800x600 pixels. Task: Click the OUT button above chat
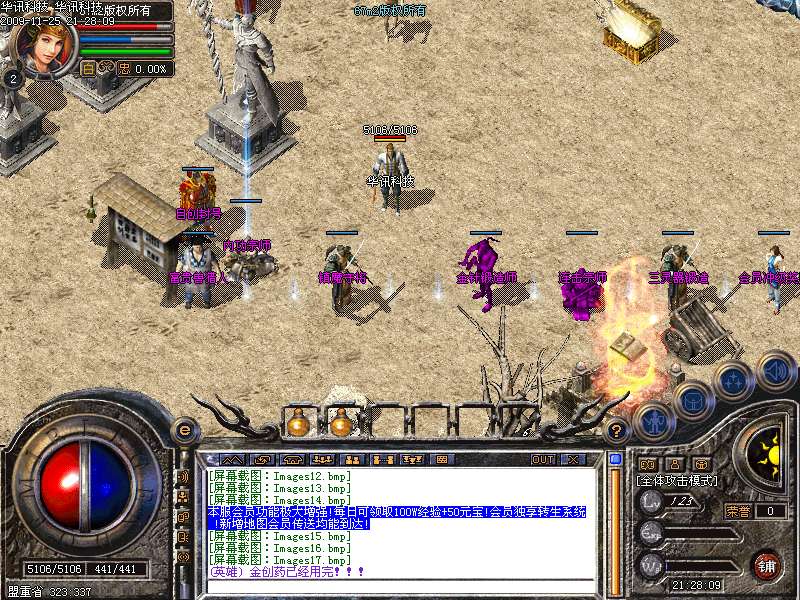[542, 460]
